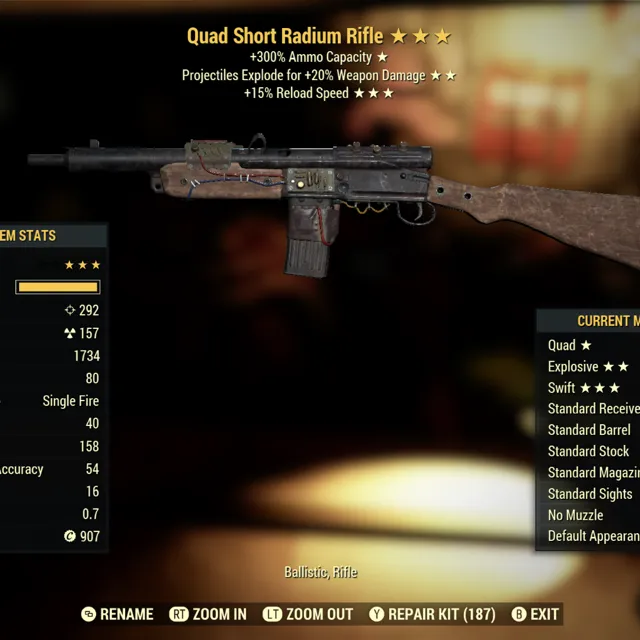Select the Standard Stock mod row
640x640 pixels.
point(588,451)
